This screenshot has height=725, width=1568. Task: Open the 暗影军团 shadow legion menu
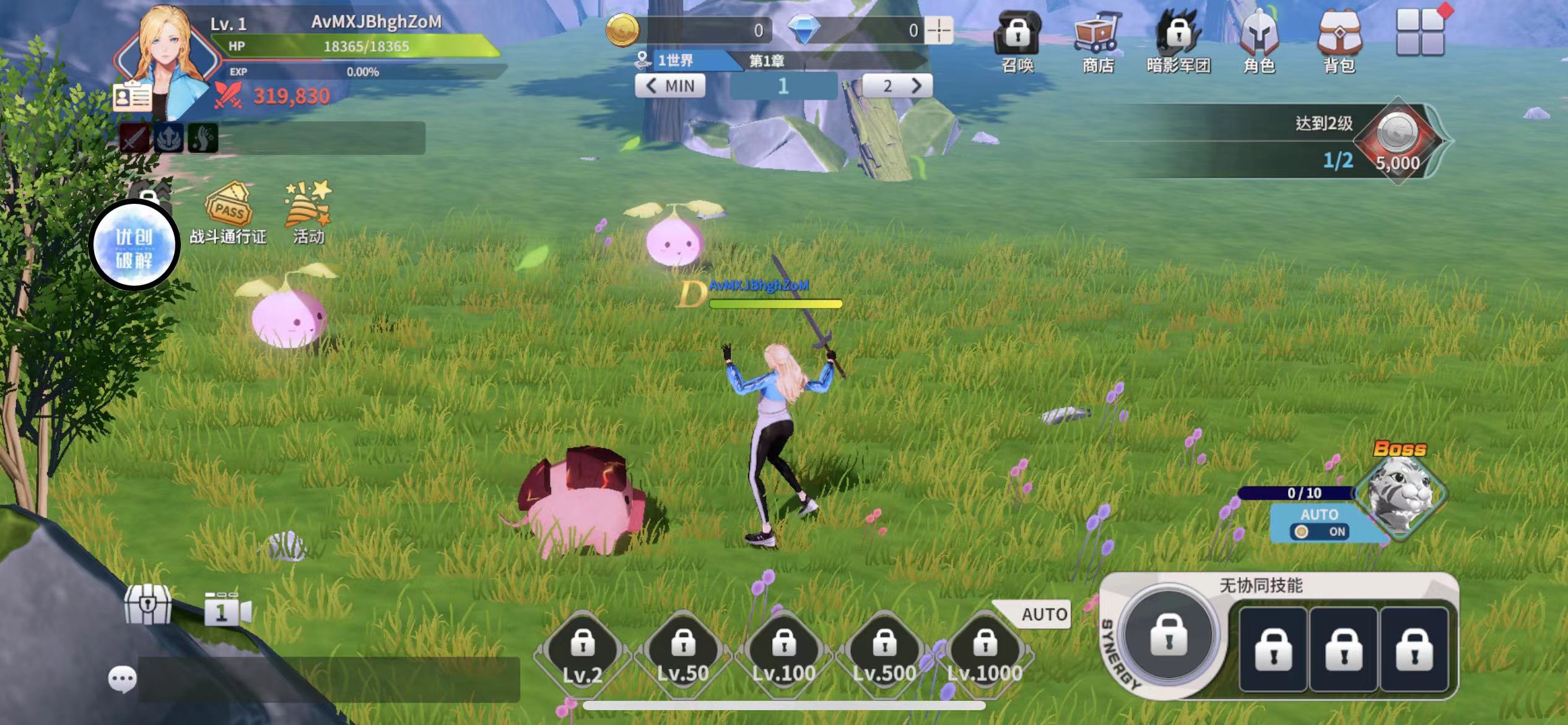point(1178,40)
